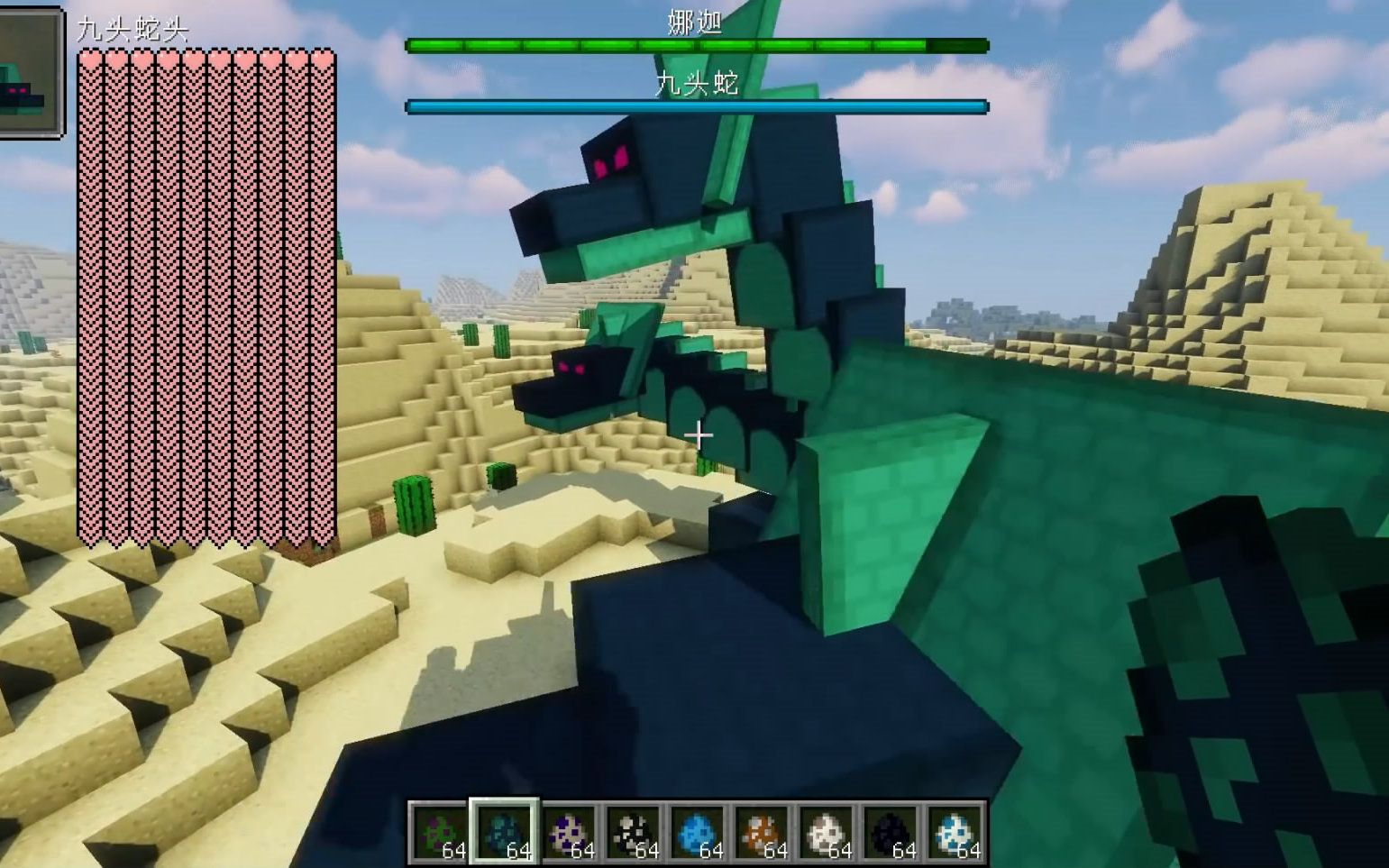Click the blue Hydra health bar

point(697,105)
